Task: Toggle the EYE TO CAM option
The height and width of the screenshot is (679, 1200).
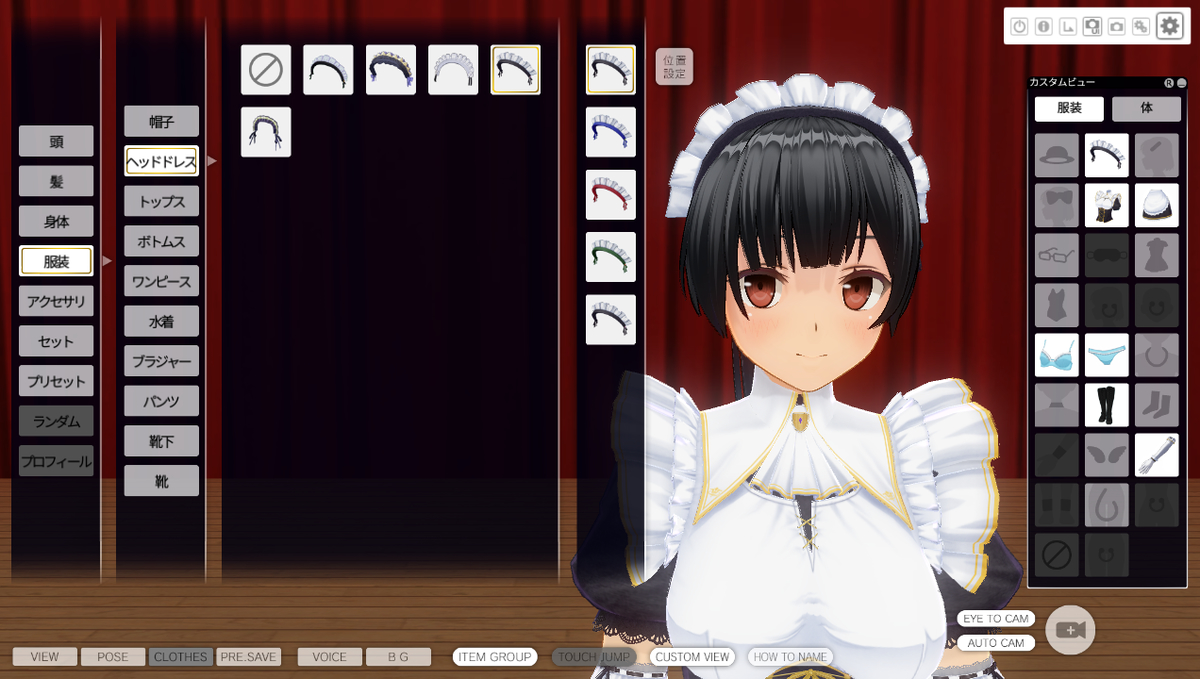Action: pyautogui.click(x=995, y=619)
